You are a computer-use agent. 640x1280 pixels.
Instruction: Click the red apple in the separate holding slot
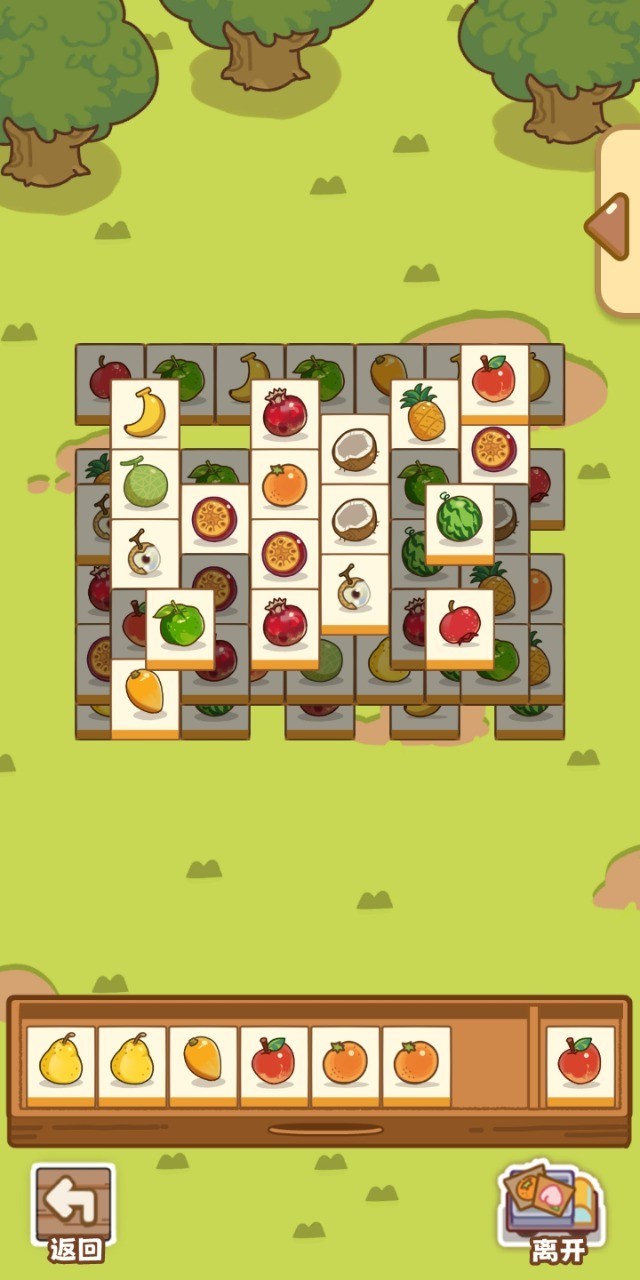coord(580,1062)
